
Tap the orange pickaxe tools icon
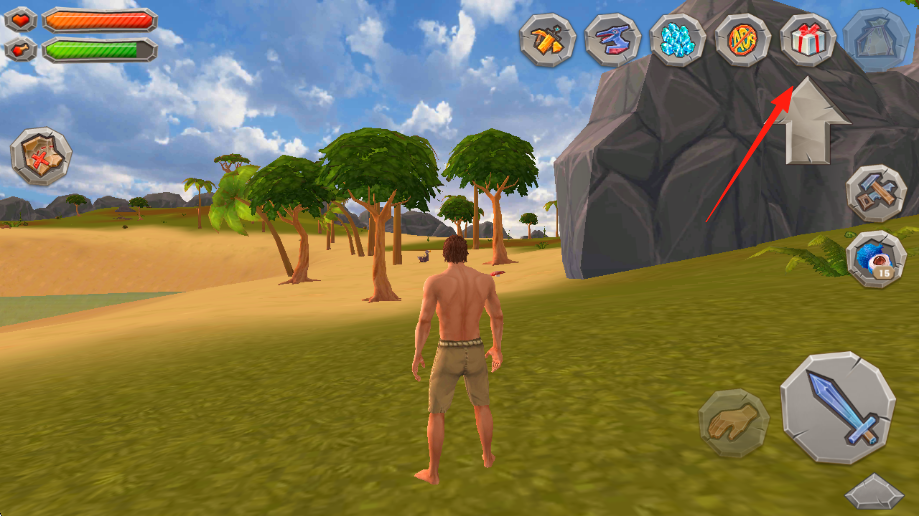pos(548,40)
